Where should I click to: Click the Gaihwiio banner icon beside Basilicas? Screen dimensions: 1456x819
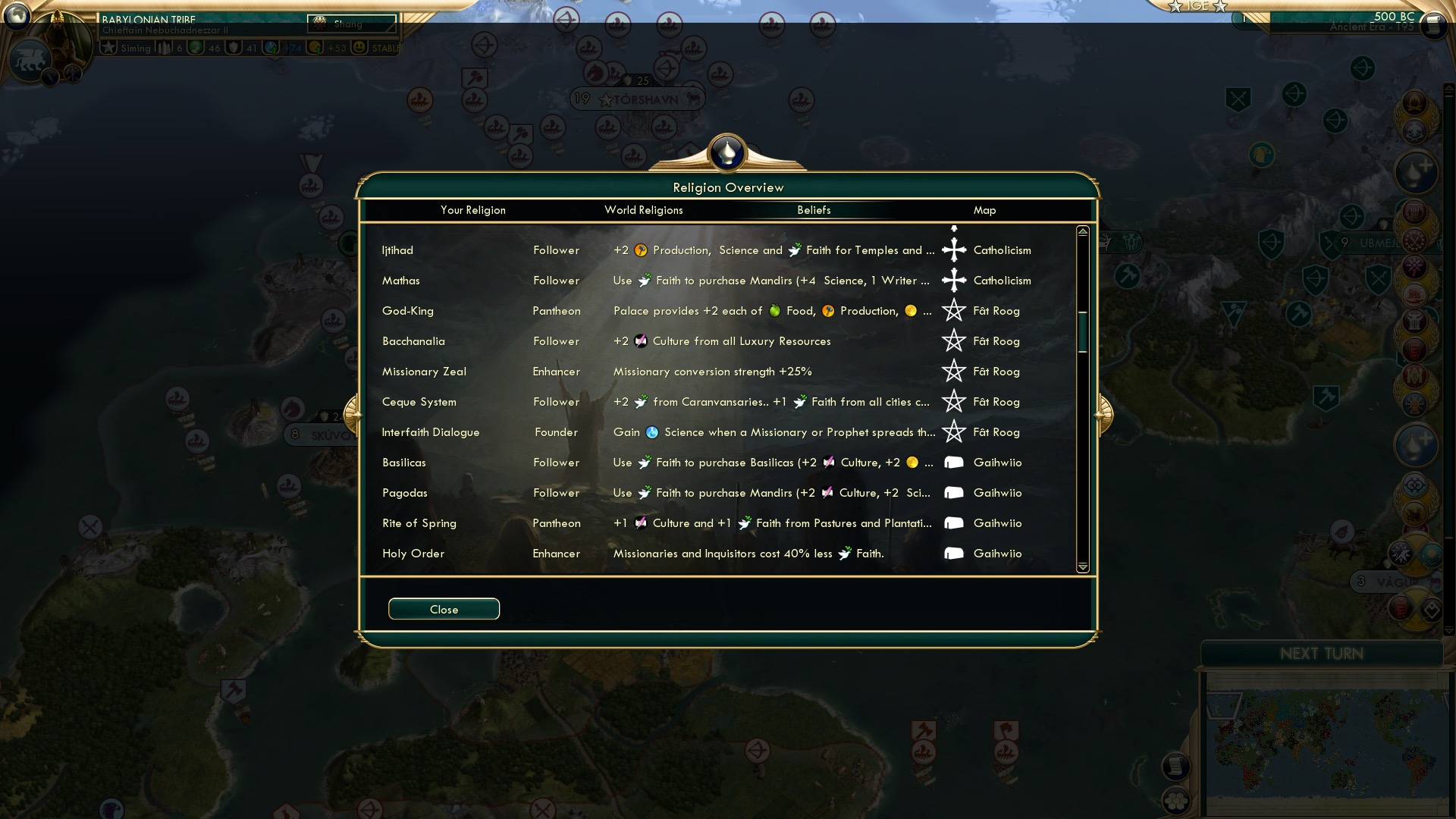[x=954, y=462]
